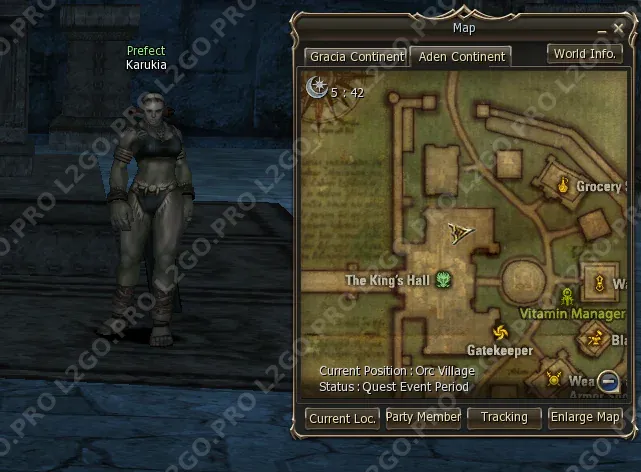Switch to the Gracia Continent tab

(356, 57)
